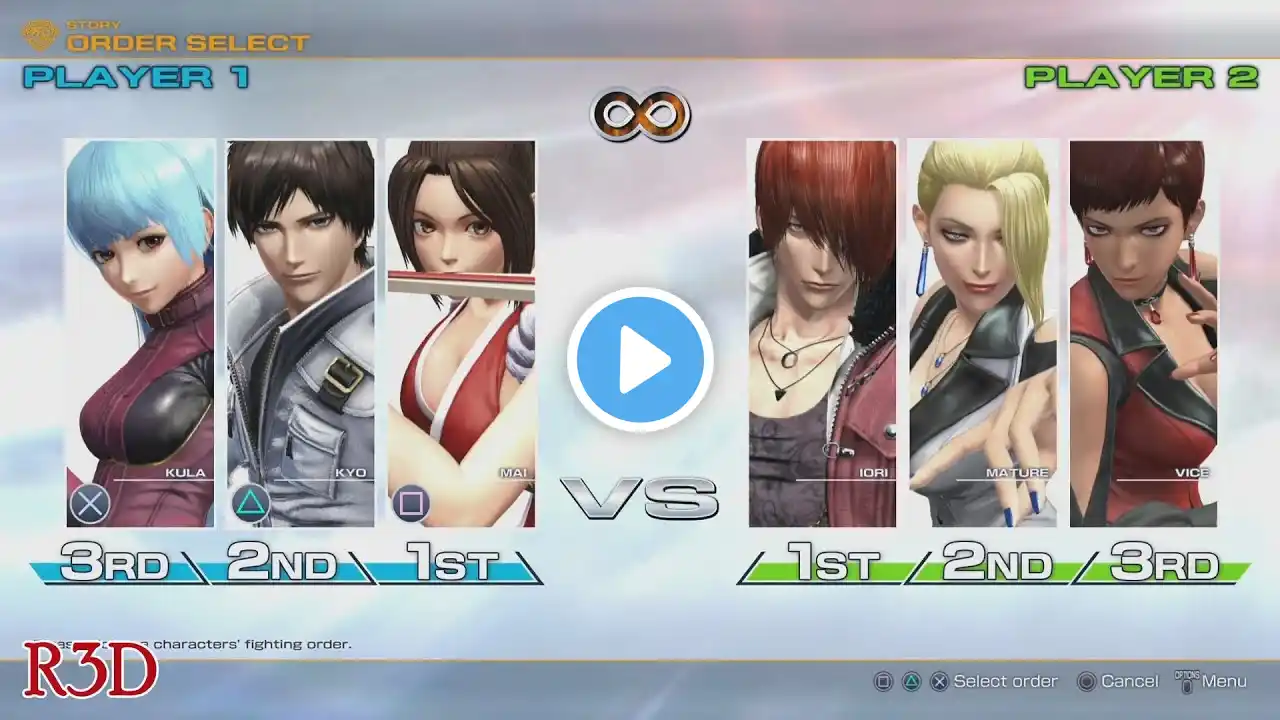Choose Mature's character portrait card
The image size is (1280, 720).
click(x=982, y=333)
